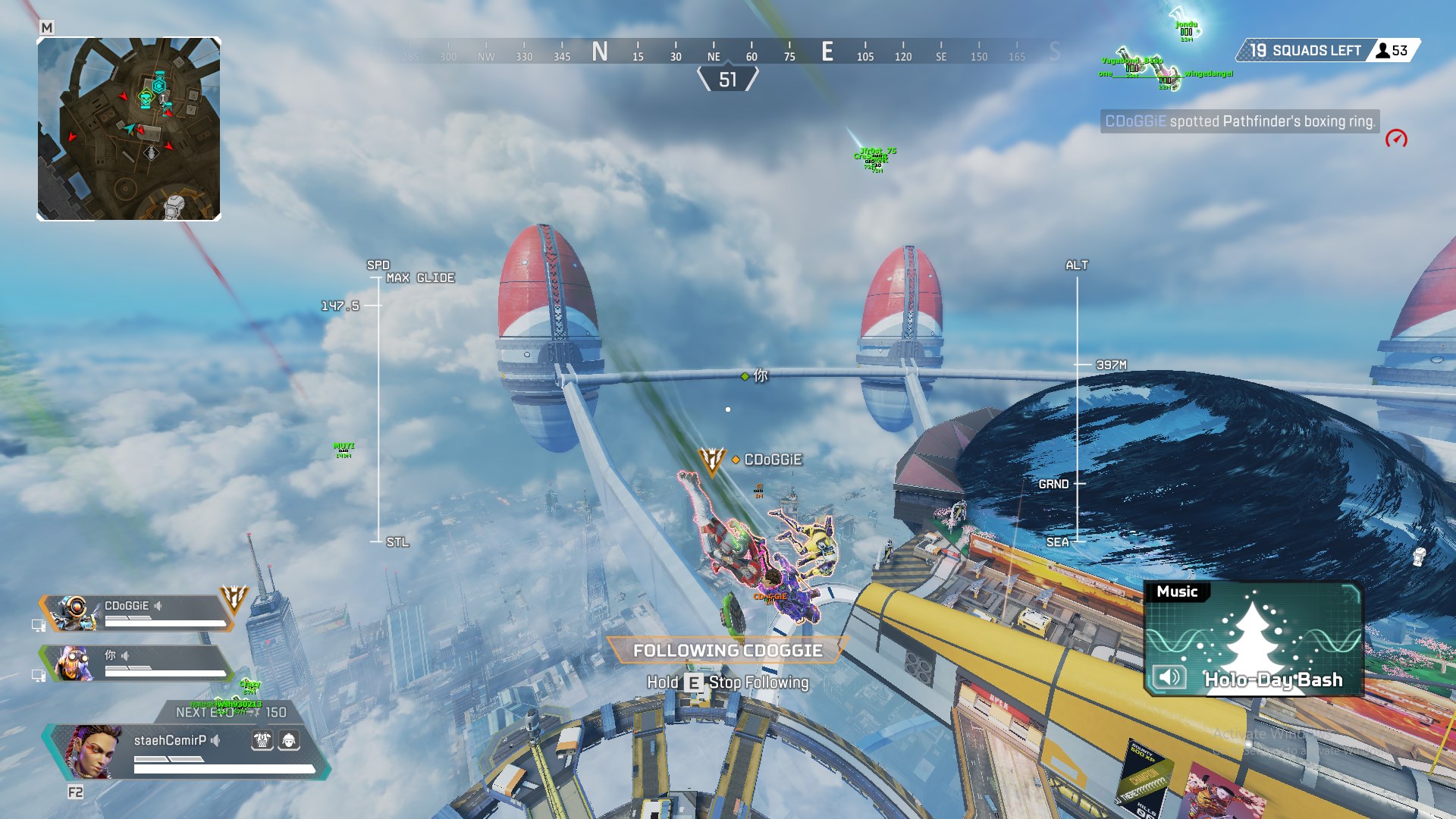
Task: Click the red connection warning gauge icon
Action: pos(1396,139)
